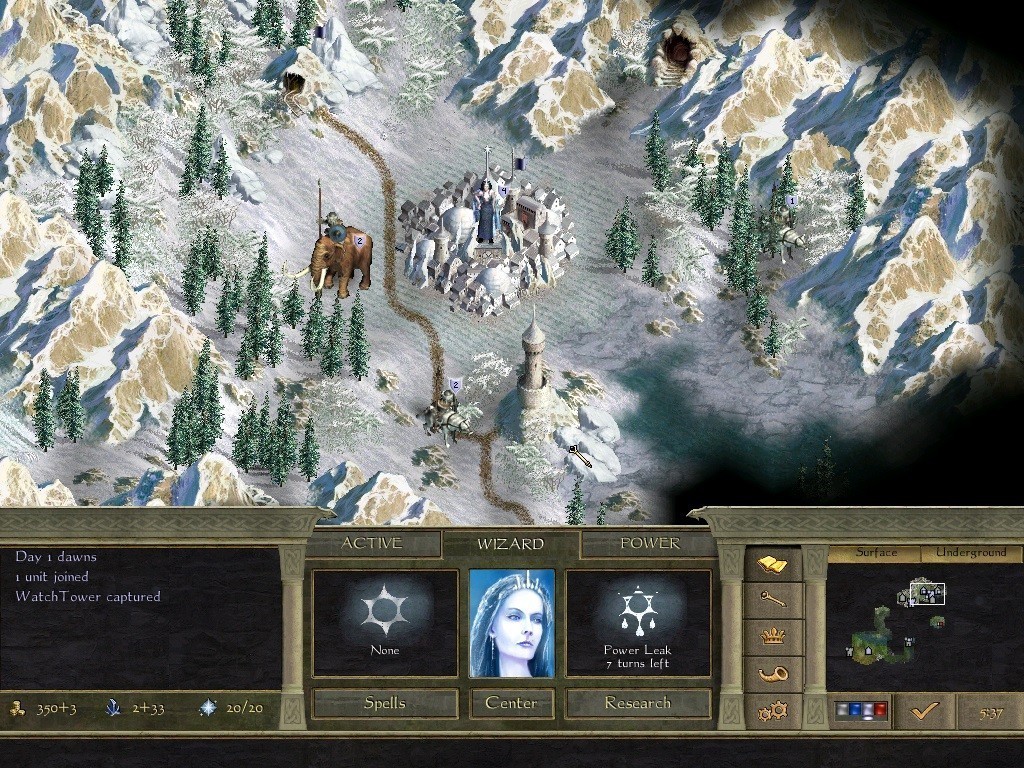Click the player color flags indicator
Screen dimensions: 1024x768
coord(860,711)
